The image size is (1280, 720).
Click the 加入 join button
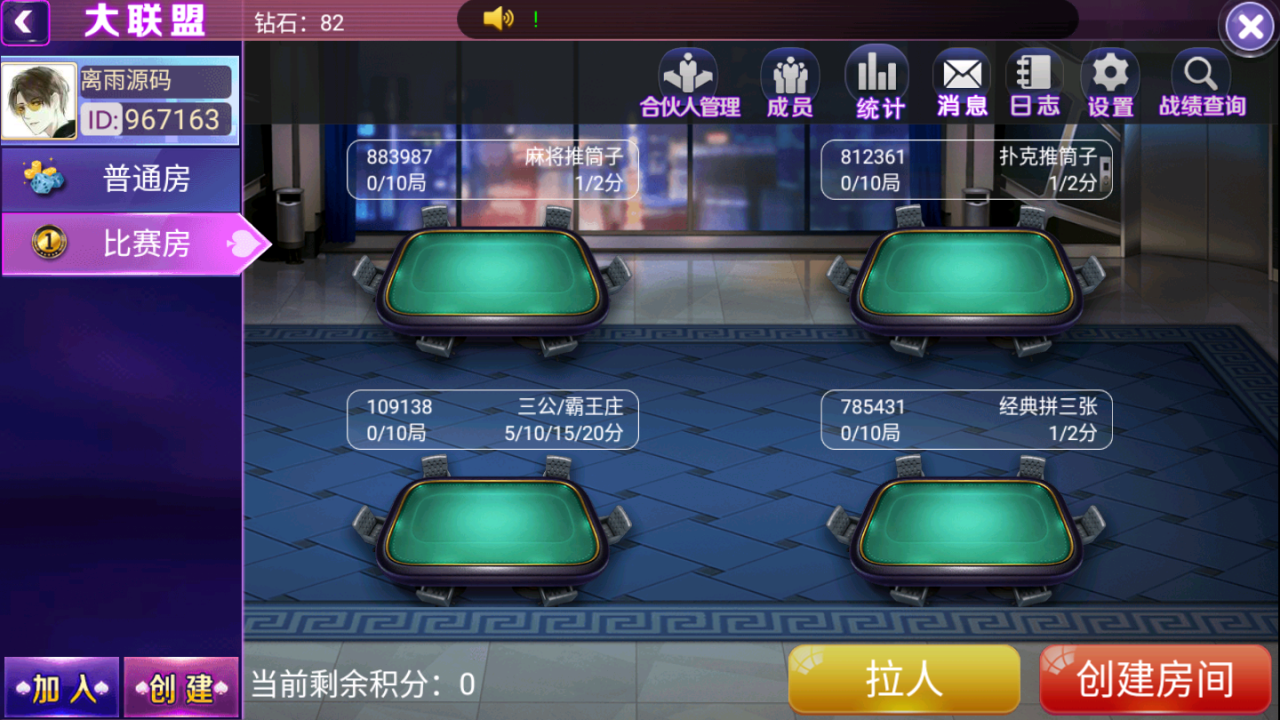tap(61, 686)
